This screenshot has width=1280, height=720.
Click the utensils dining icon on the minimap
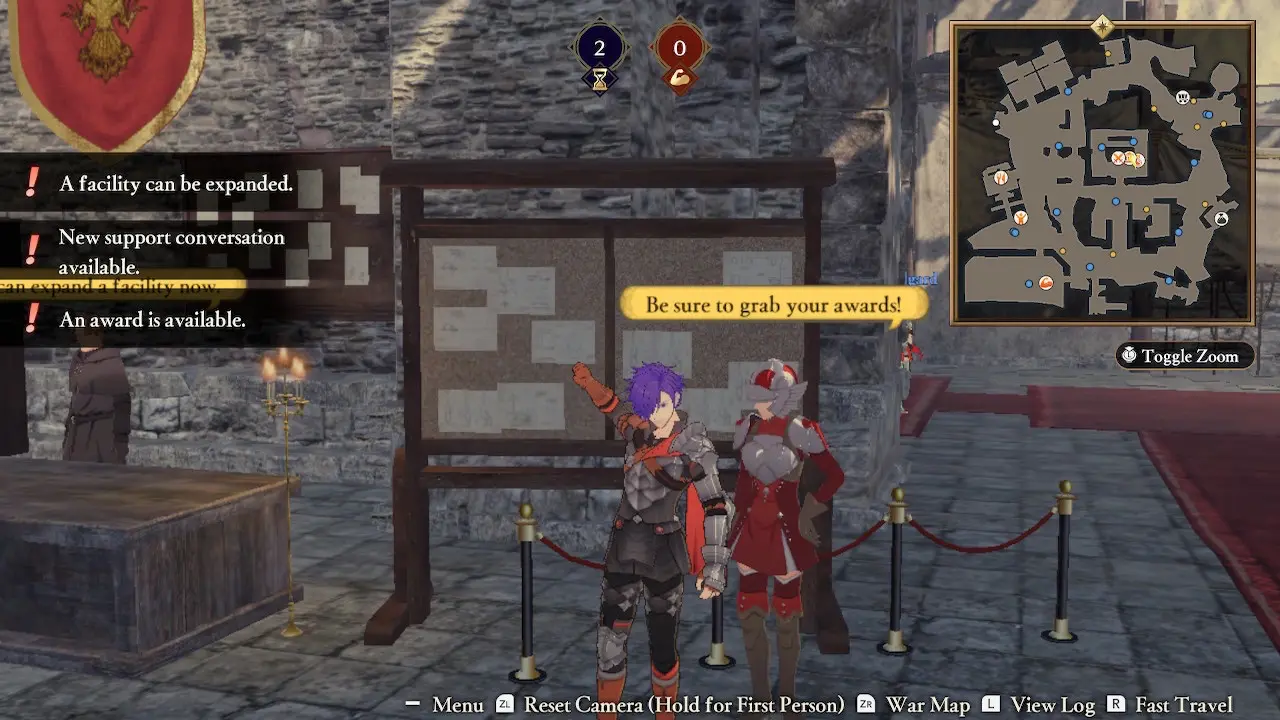[x=1000, y=178]
